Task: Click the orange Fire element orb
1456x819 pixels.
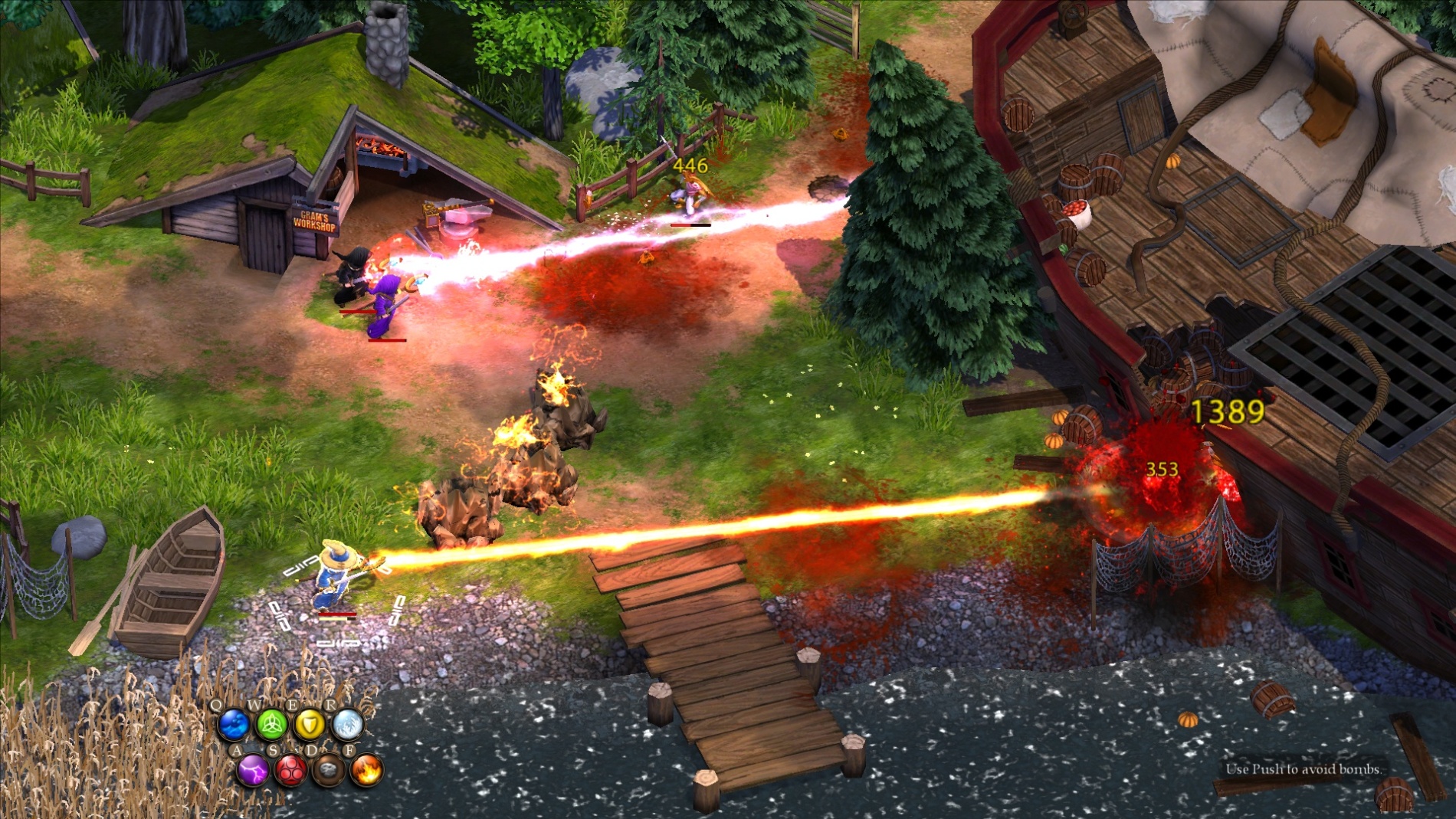Action: pyautogui.click(x=367, y=771)
